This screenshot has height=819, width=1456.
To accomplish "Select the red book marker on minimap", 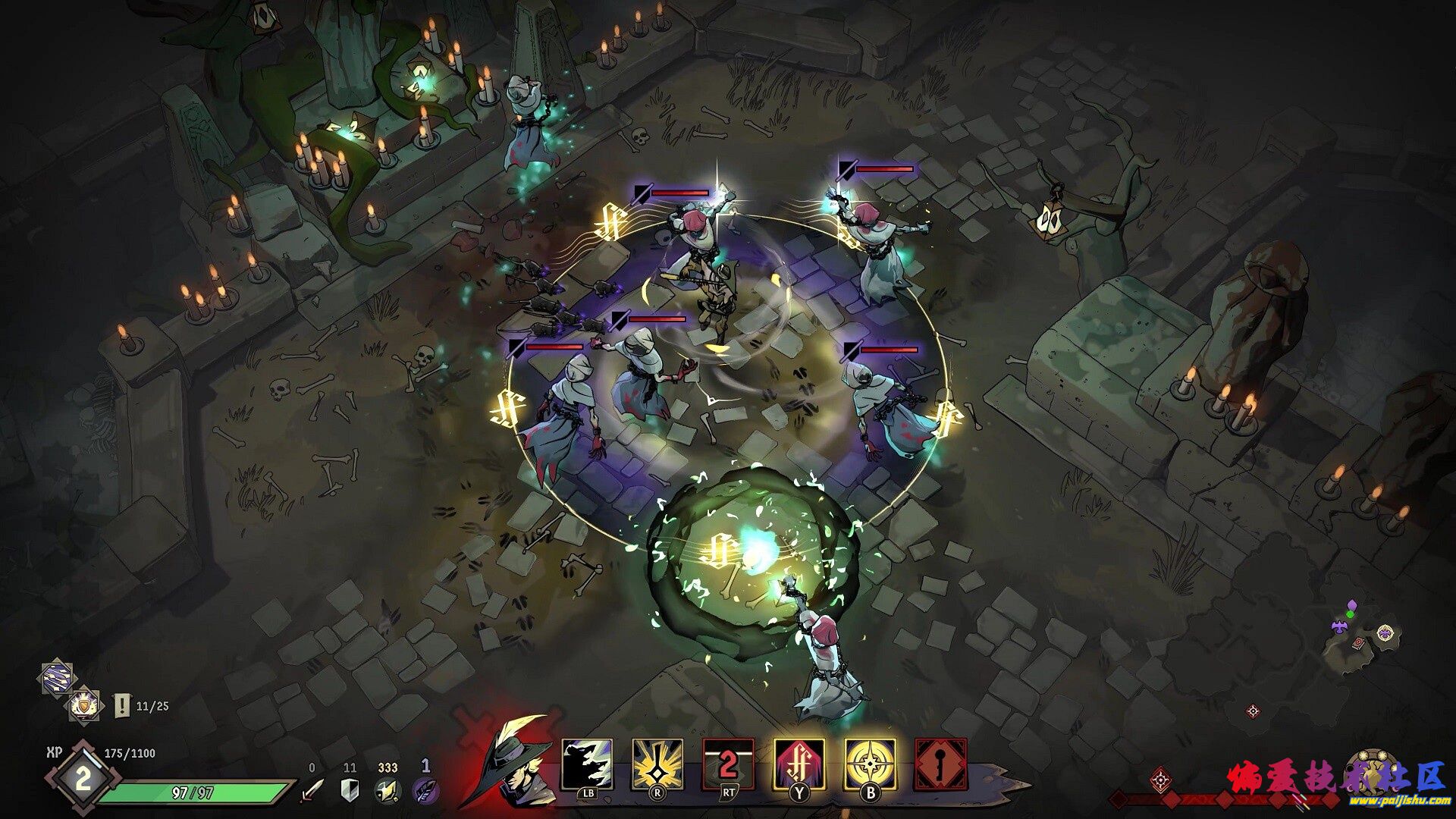I will coord(1358,642).
